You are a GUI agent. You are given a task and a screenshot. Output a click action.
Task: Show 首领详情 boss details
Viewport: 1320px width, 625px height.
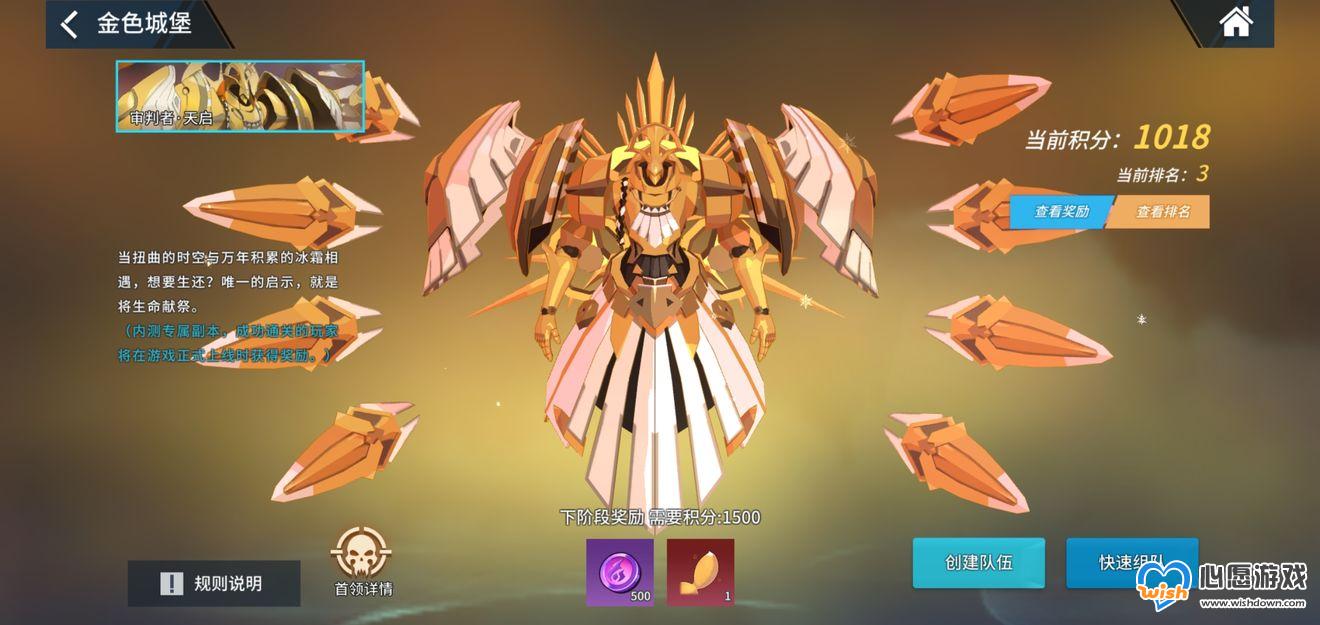pos(362,561)
